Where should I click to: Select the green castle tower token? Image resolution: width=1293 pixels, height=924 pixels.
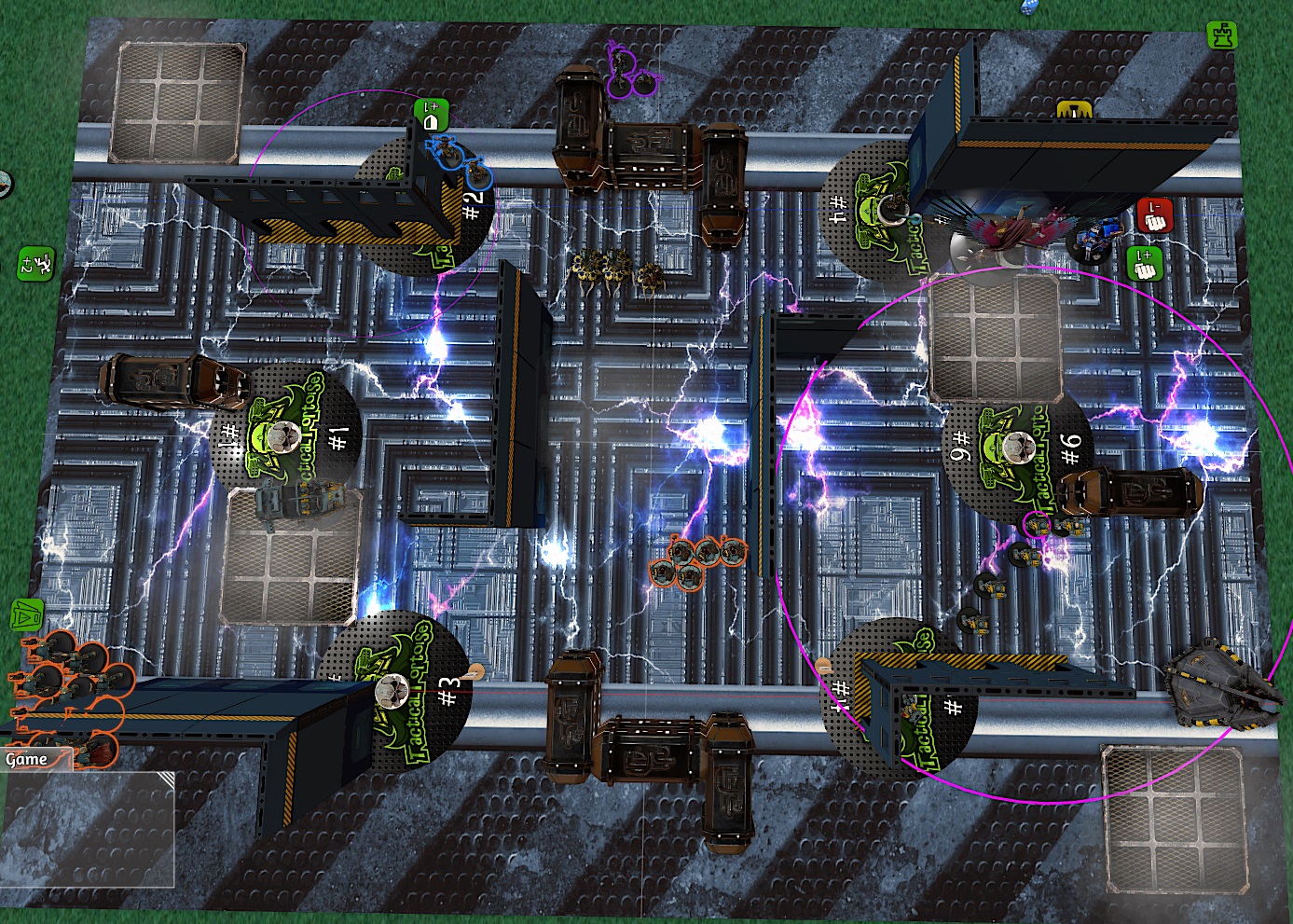1222,35
